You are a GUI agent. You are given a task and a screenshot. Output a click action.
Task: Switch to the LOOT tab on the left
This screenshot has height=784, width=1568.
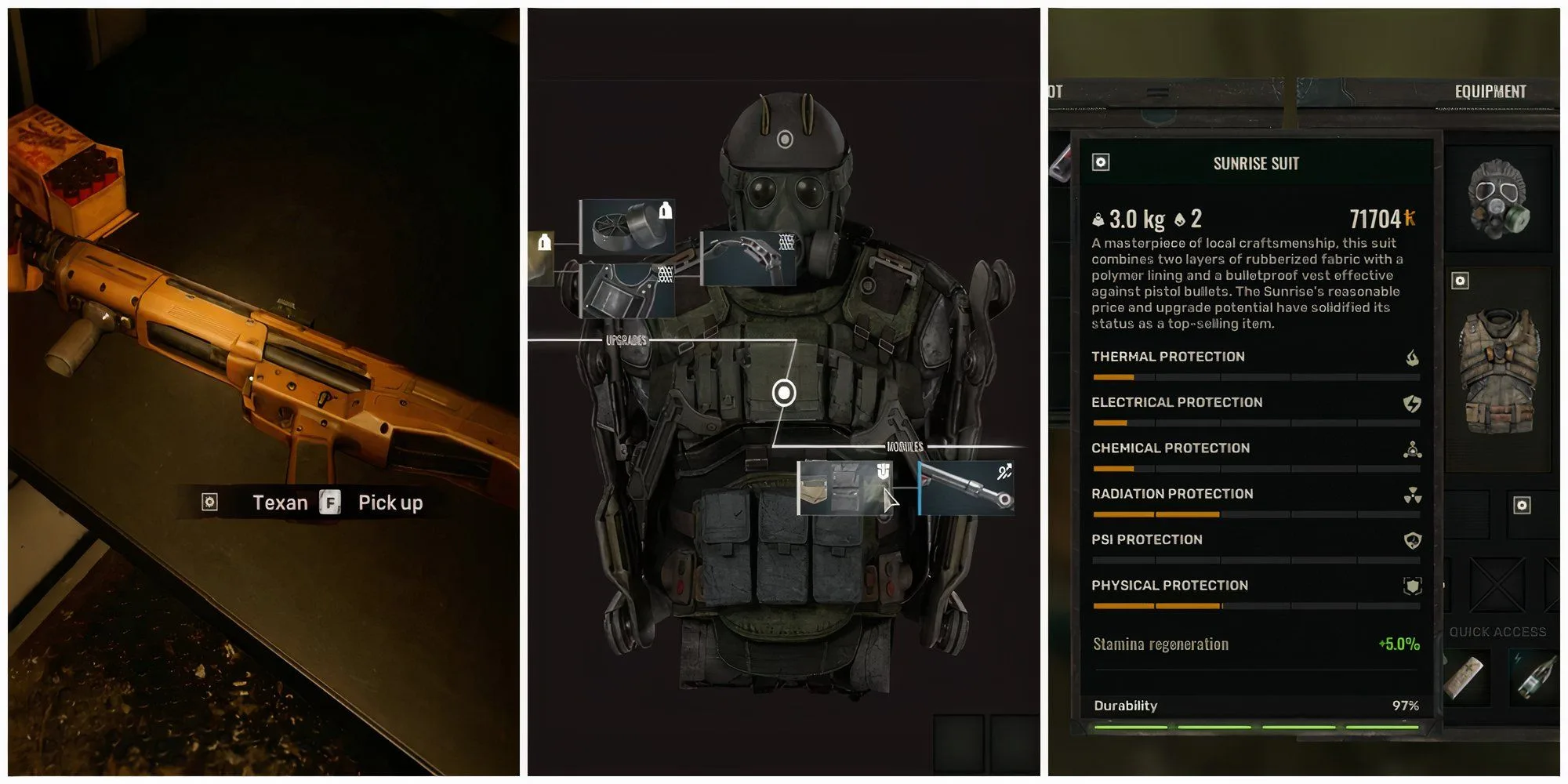pos(1054,90)
